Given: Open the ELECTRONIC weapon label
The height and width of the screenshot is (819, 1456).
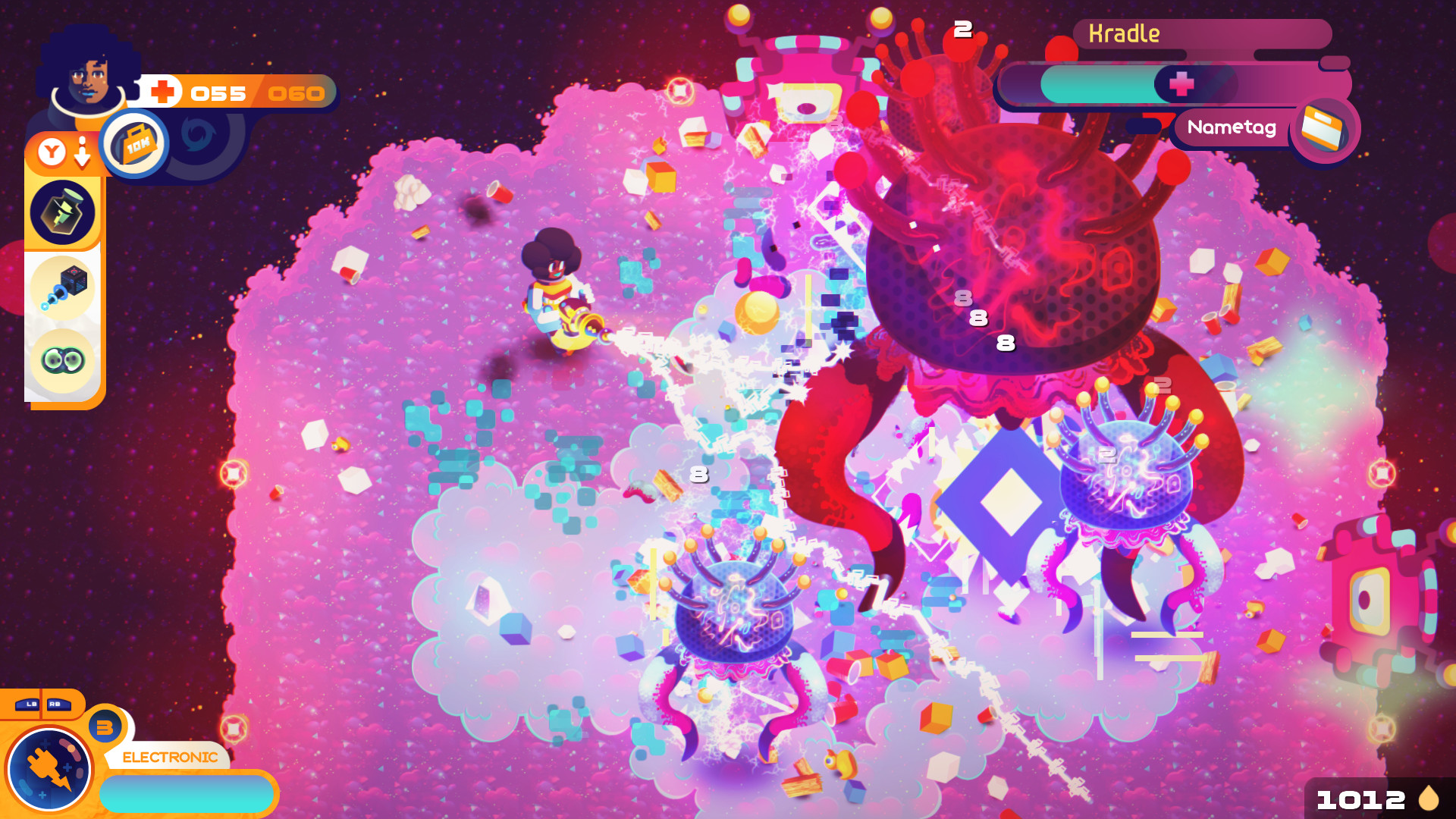Looking at the screenshot, I should (168, 756).
